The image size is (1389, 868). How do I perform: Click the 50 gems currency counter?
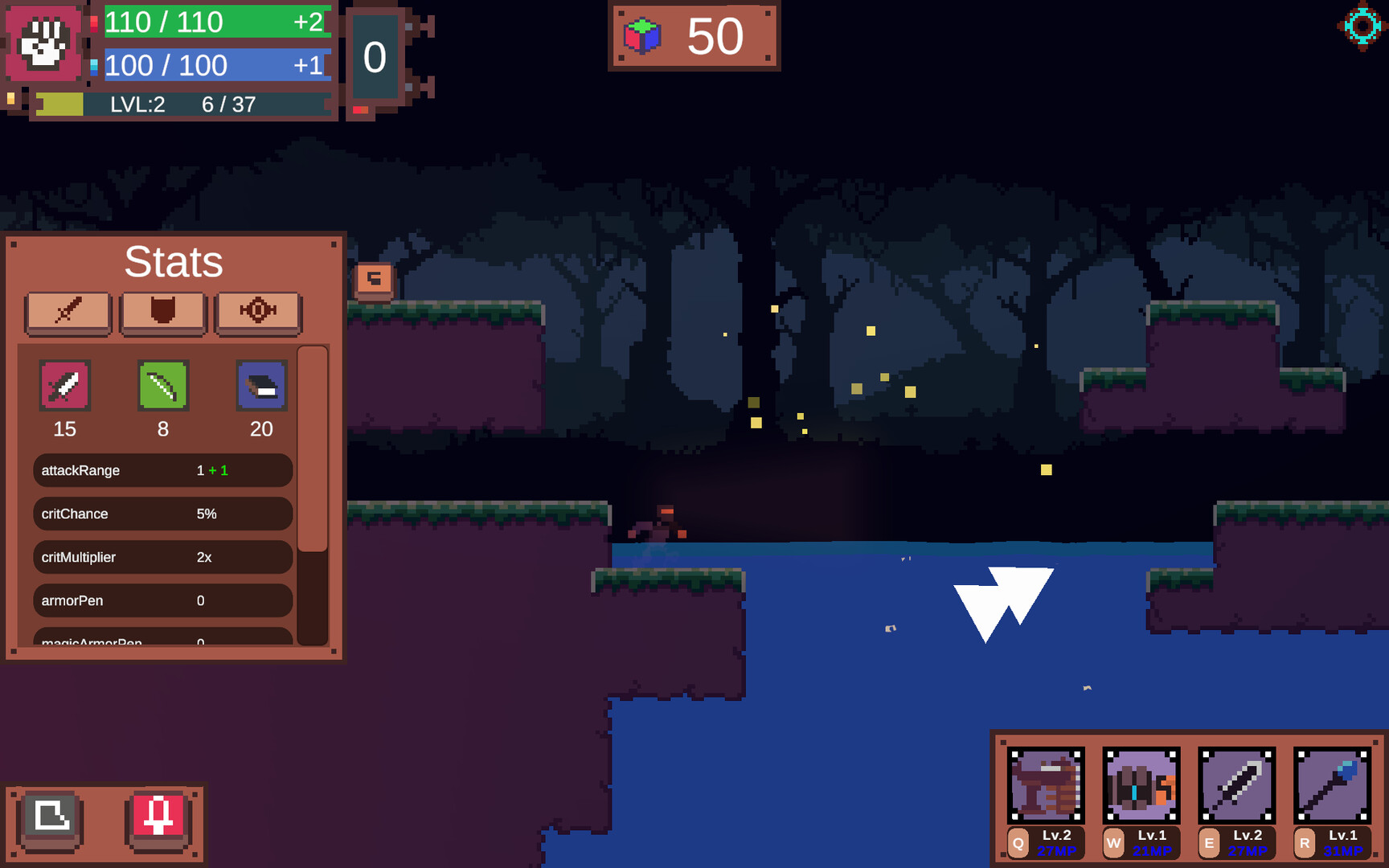point(693,35)
